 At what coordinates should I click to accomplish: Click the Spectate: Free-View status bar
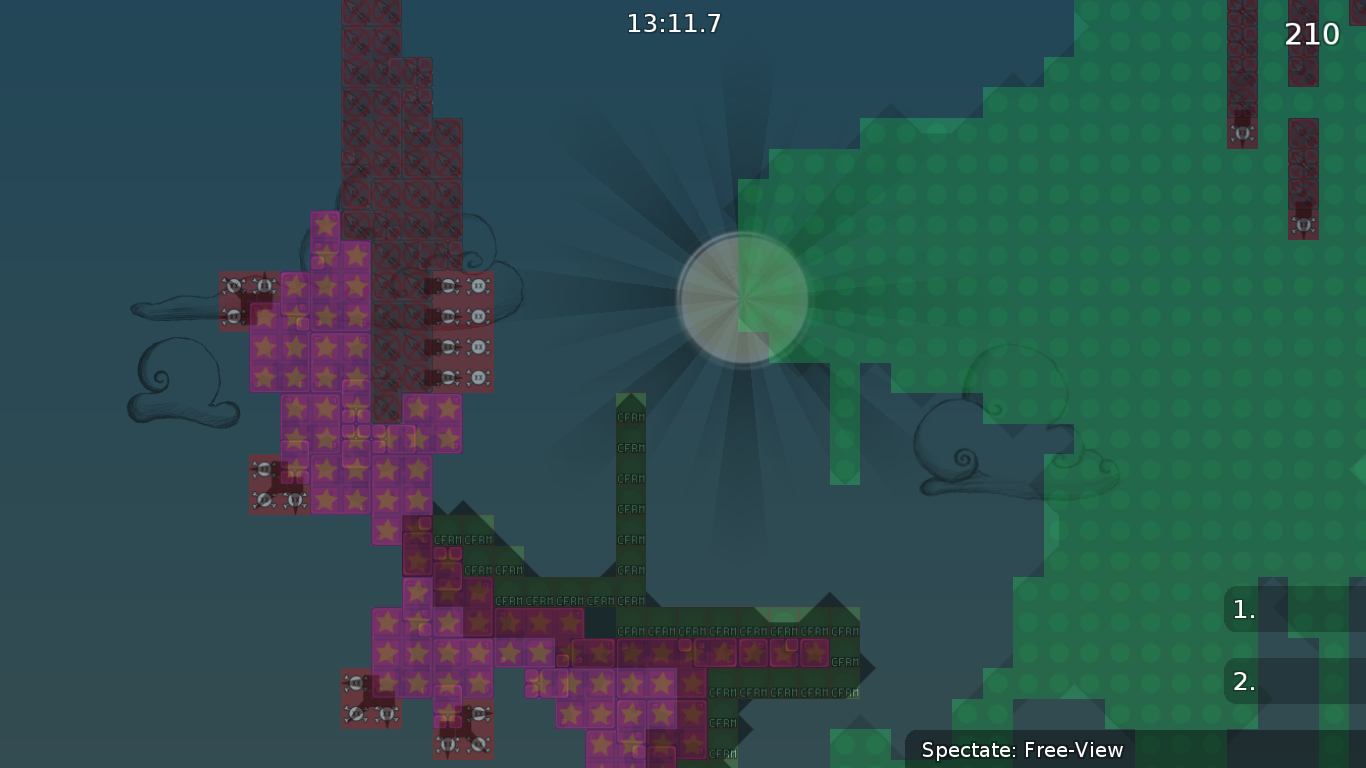(x=1022, y=750)
